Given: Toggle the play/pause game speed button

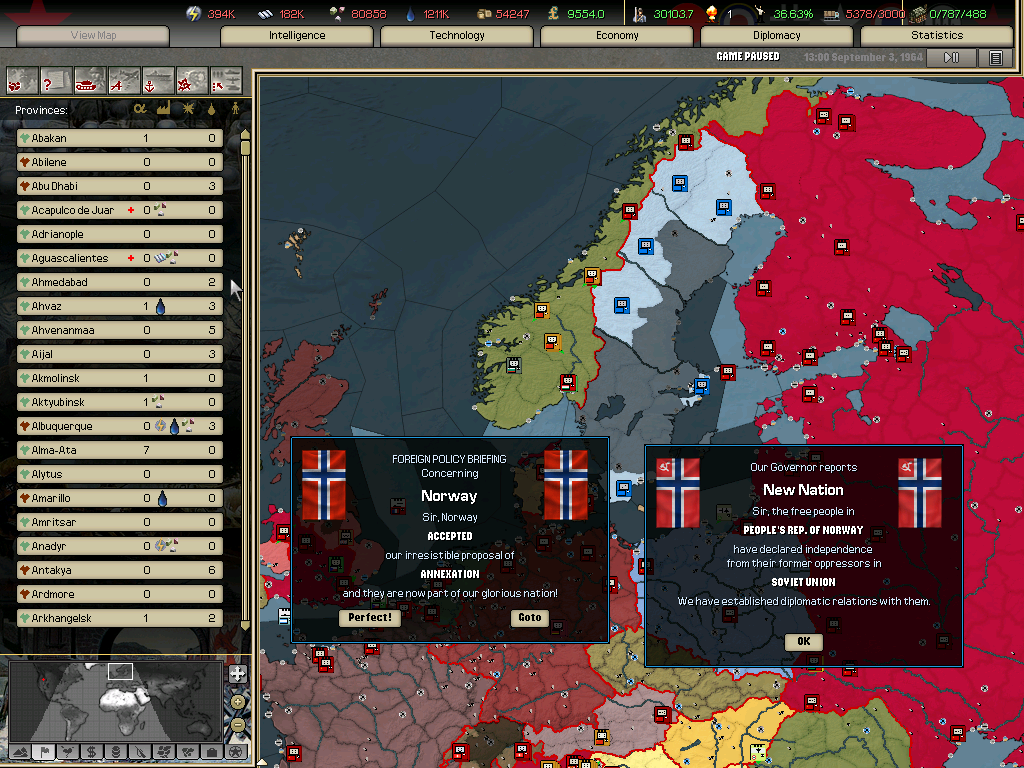Looking at the screenshot, I should click(951, 58).
